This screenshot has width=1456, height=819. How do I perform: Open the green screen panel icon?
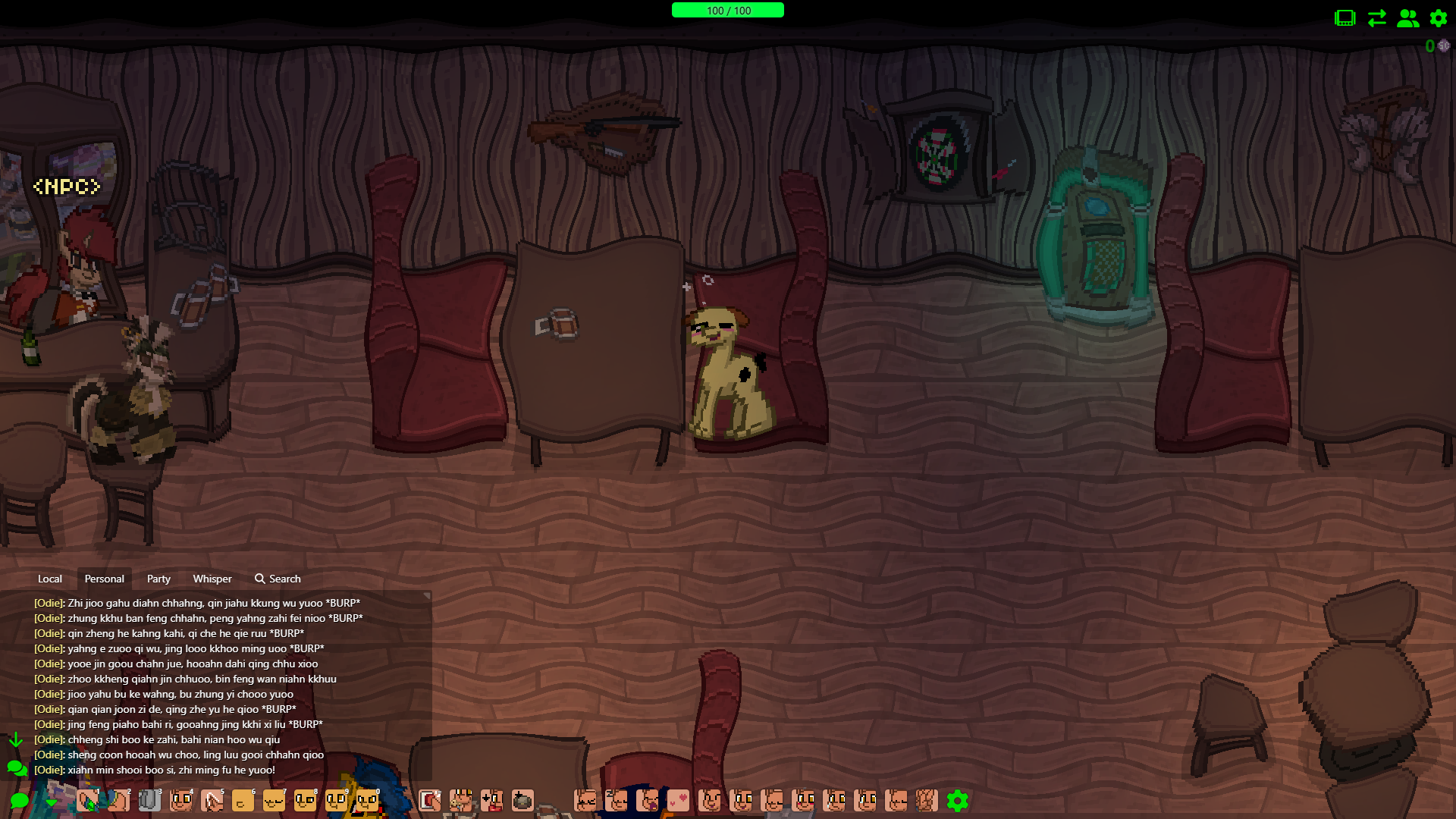click(x=1345, y=18)
